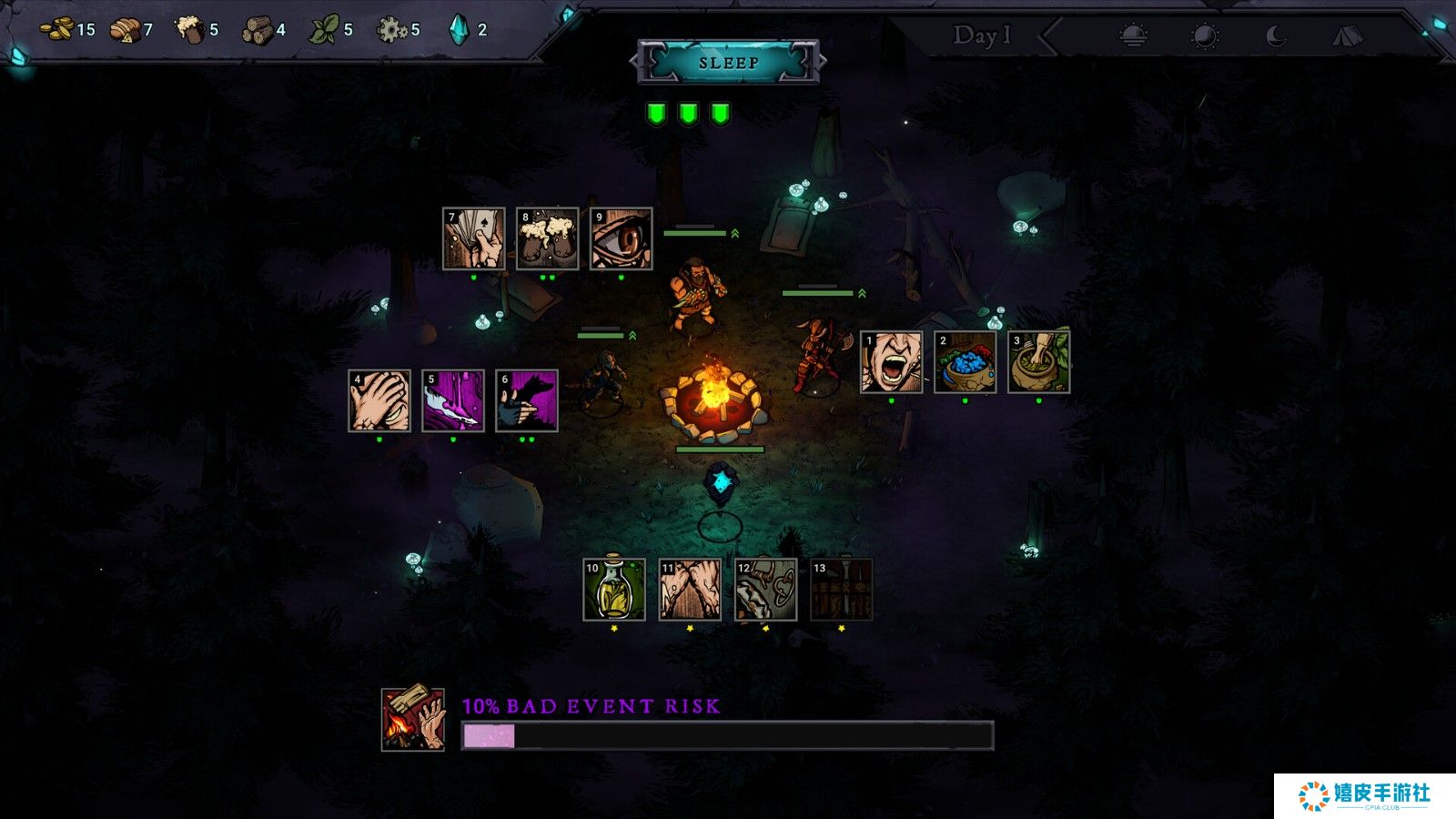Screen dimensions: 1456x819
Task: Choose the foaming beer mugs skill
Action: (547, 238)
